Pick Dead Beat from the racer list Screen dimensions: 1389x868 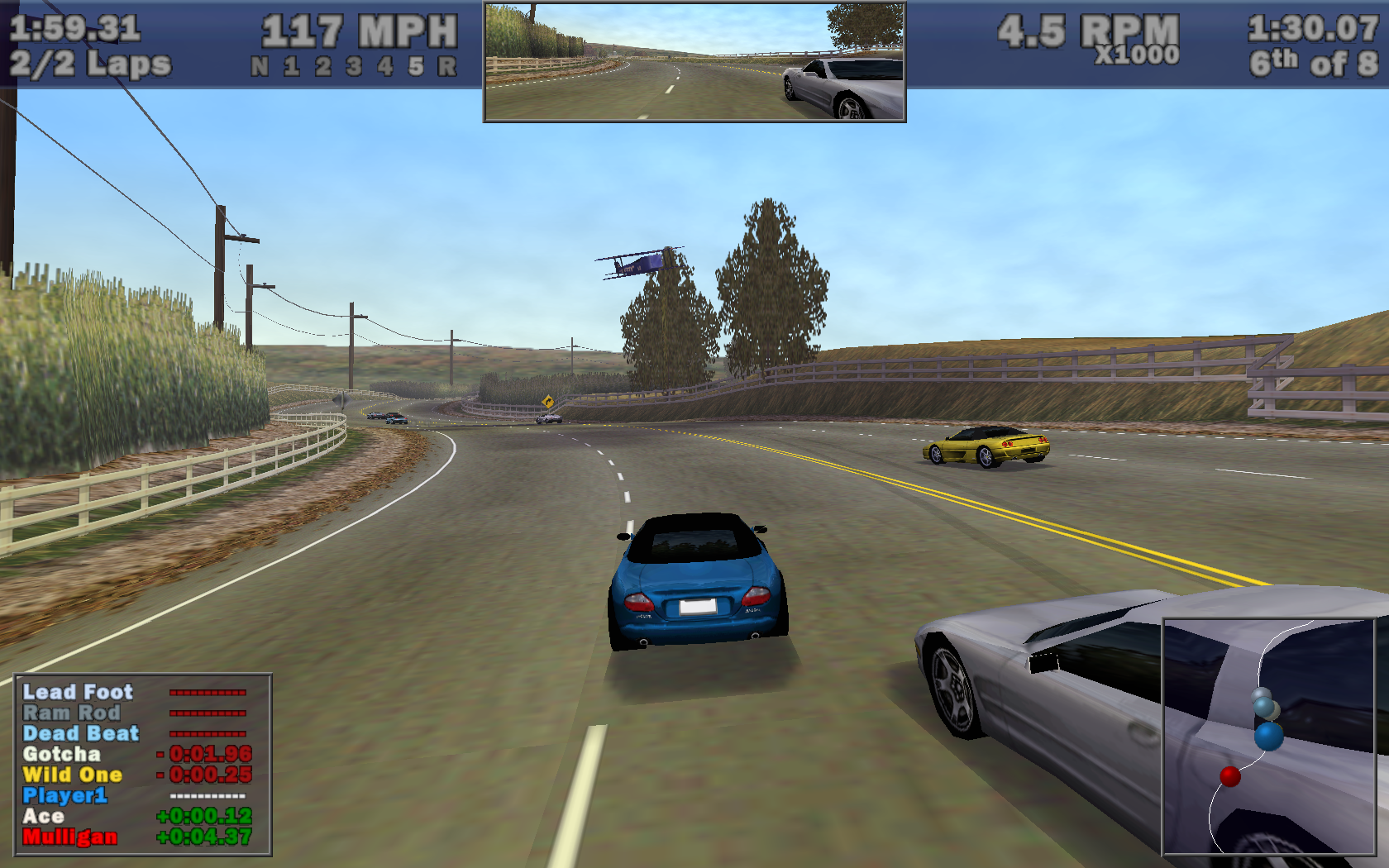(81, 733)
